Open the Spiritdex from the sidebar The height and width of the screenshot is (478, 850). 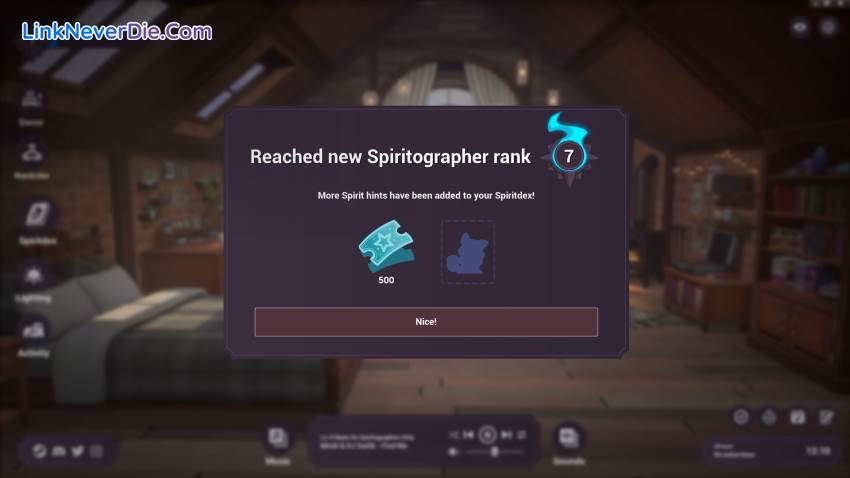click(x=37, y=217)
